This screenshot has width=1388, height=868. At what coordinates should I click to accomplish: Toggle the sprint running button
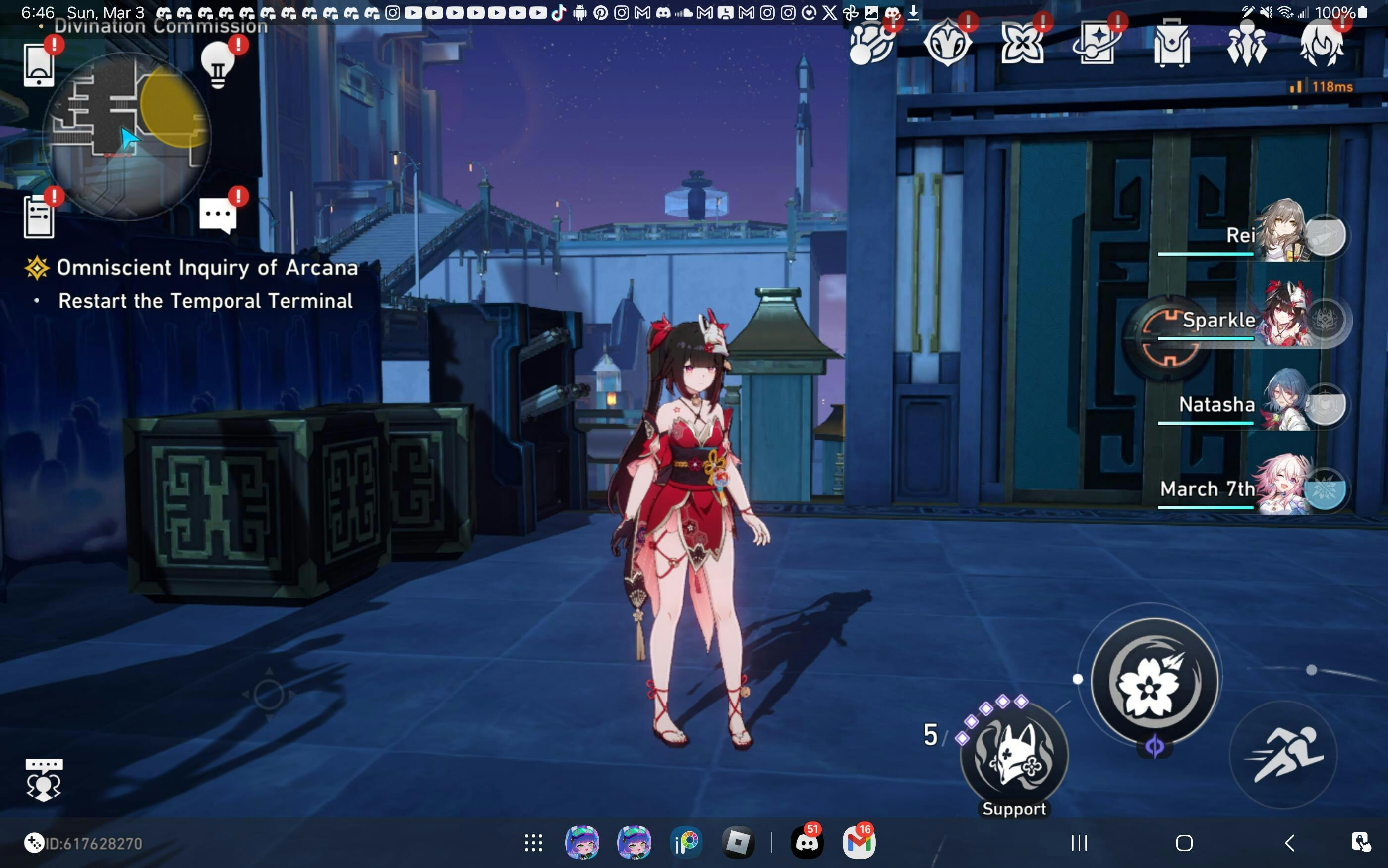pyautogui.click(x=1283, y=755)
